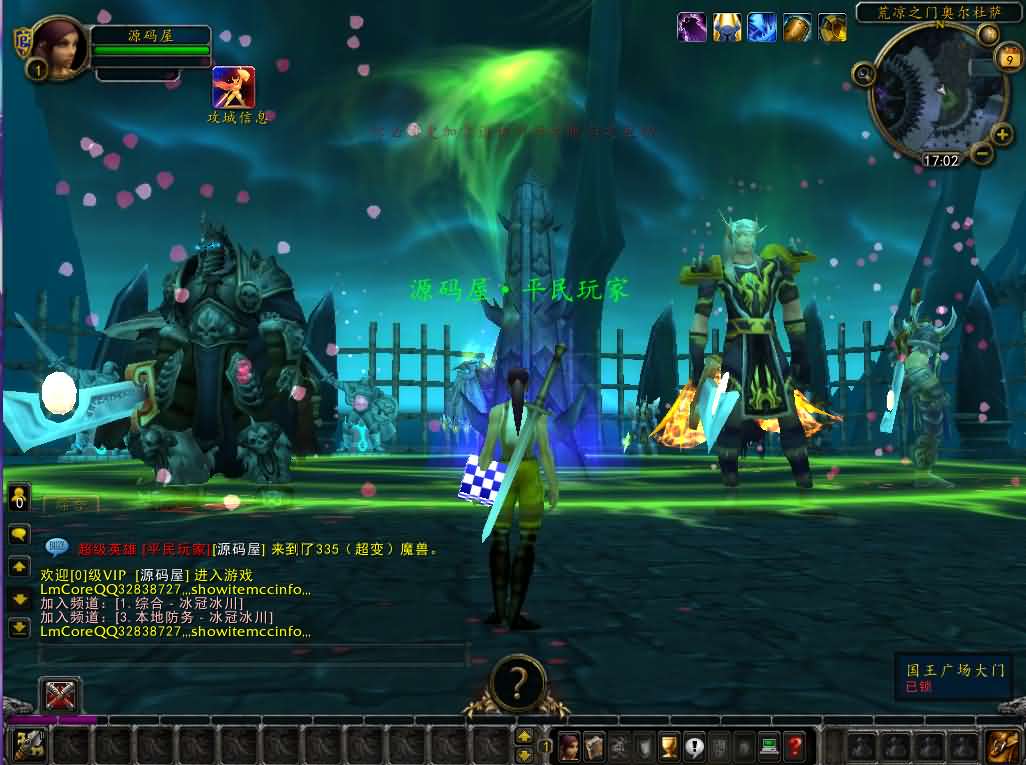Open the quest log exclamation button
1026x765 pixels.
click(695, 745)
